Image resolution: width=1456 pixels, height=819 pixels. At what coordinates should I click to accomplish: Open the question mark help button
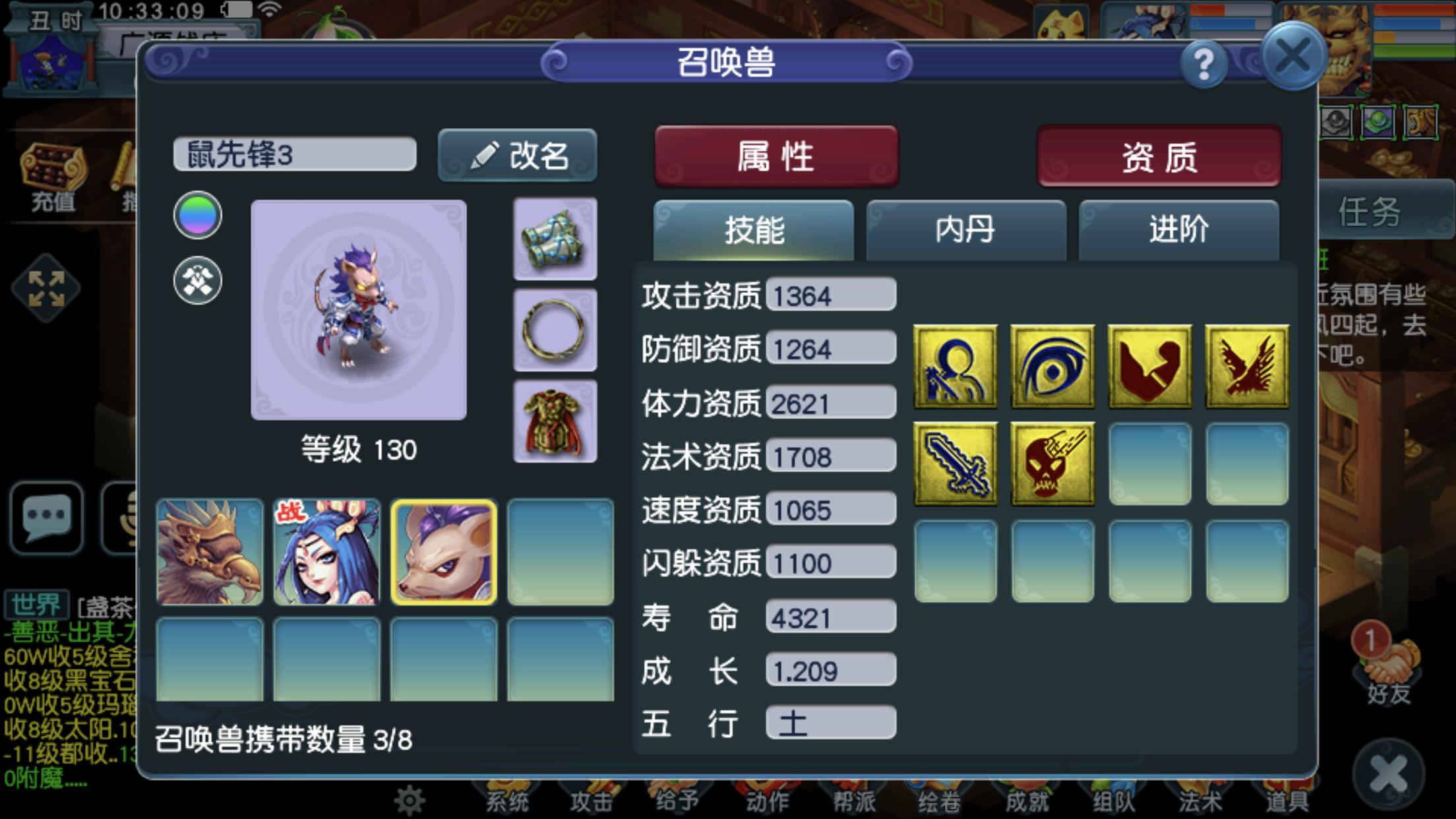click(x=1205, y=62)
